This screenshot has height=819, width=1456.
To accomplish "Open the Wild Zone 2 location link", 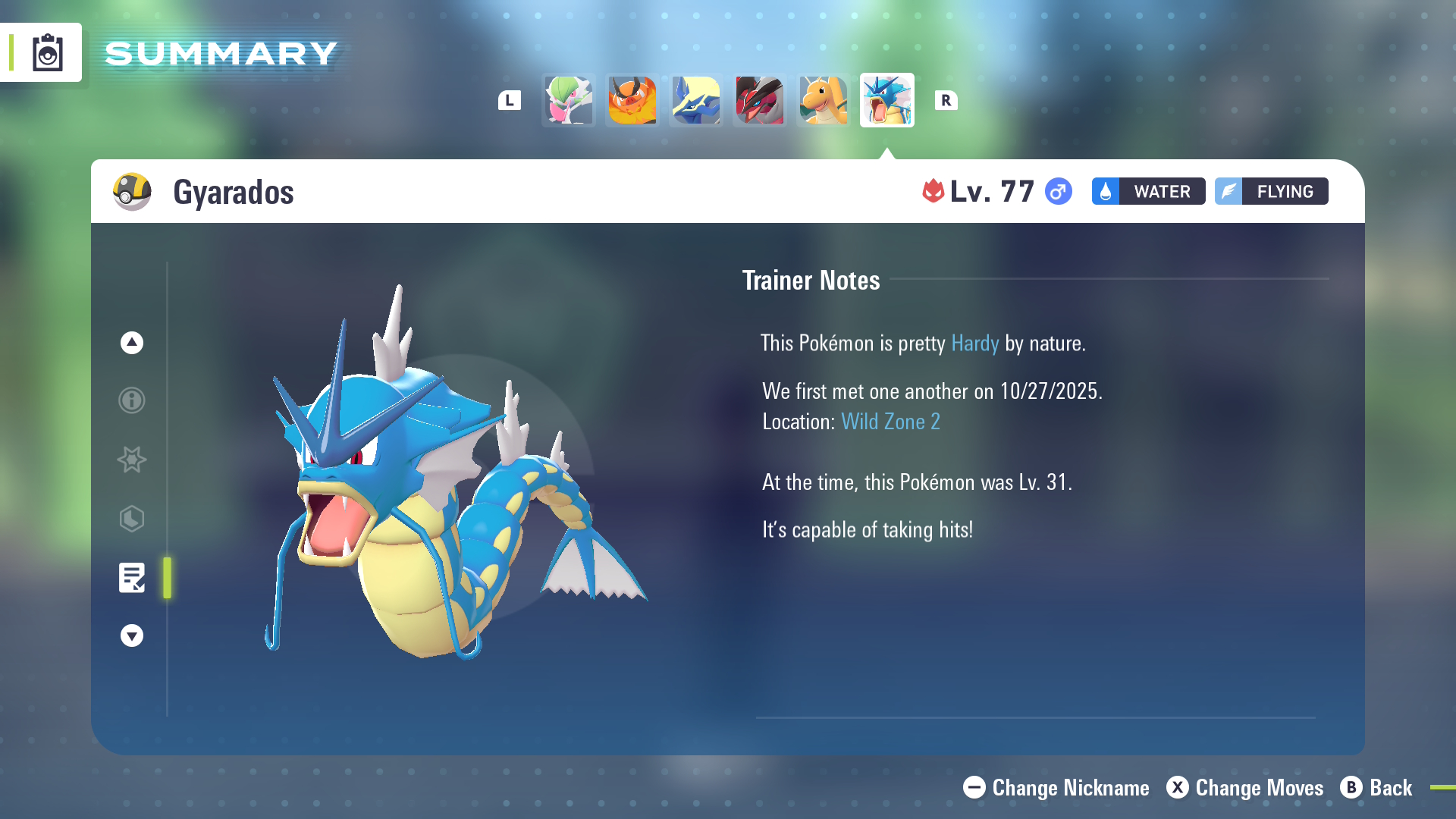I will point(891,421).
